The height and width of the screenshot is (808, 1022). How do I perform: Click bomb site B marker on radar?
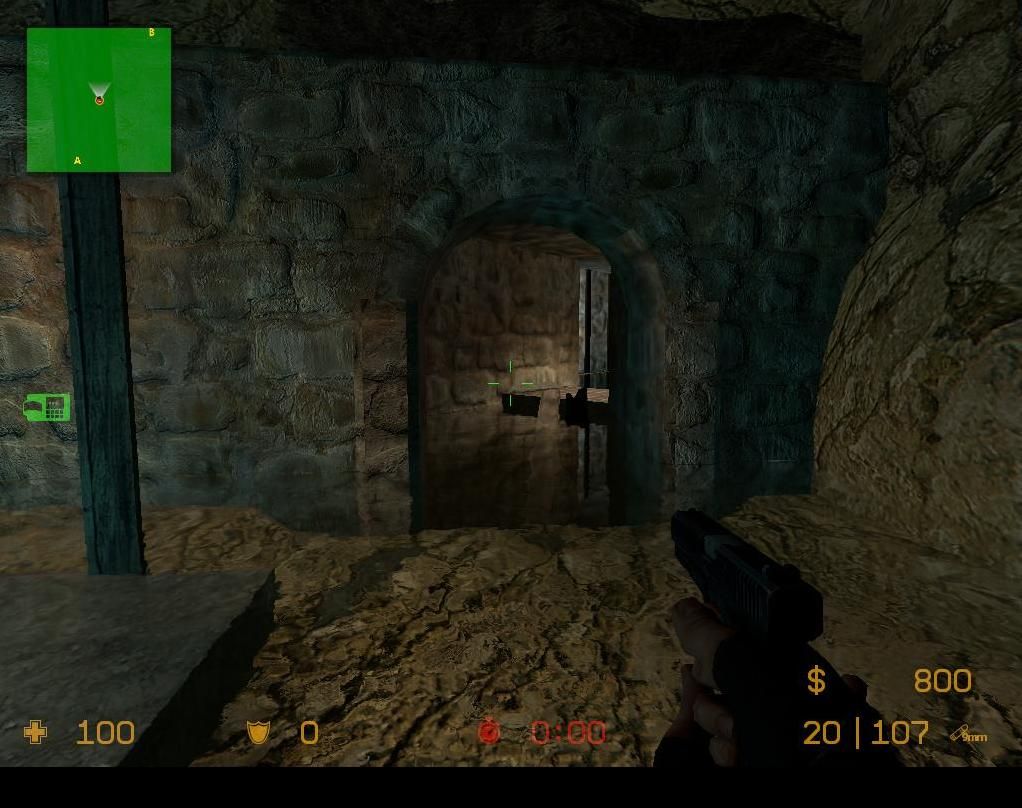pyautogui.click(x=152, y=33)
